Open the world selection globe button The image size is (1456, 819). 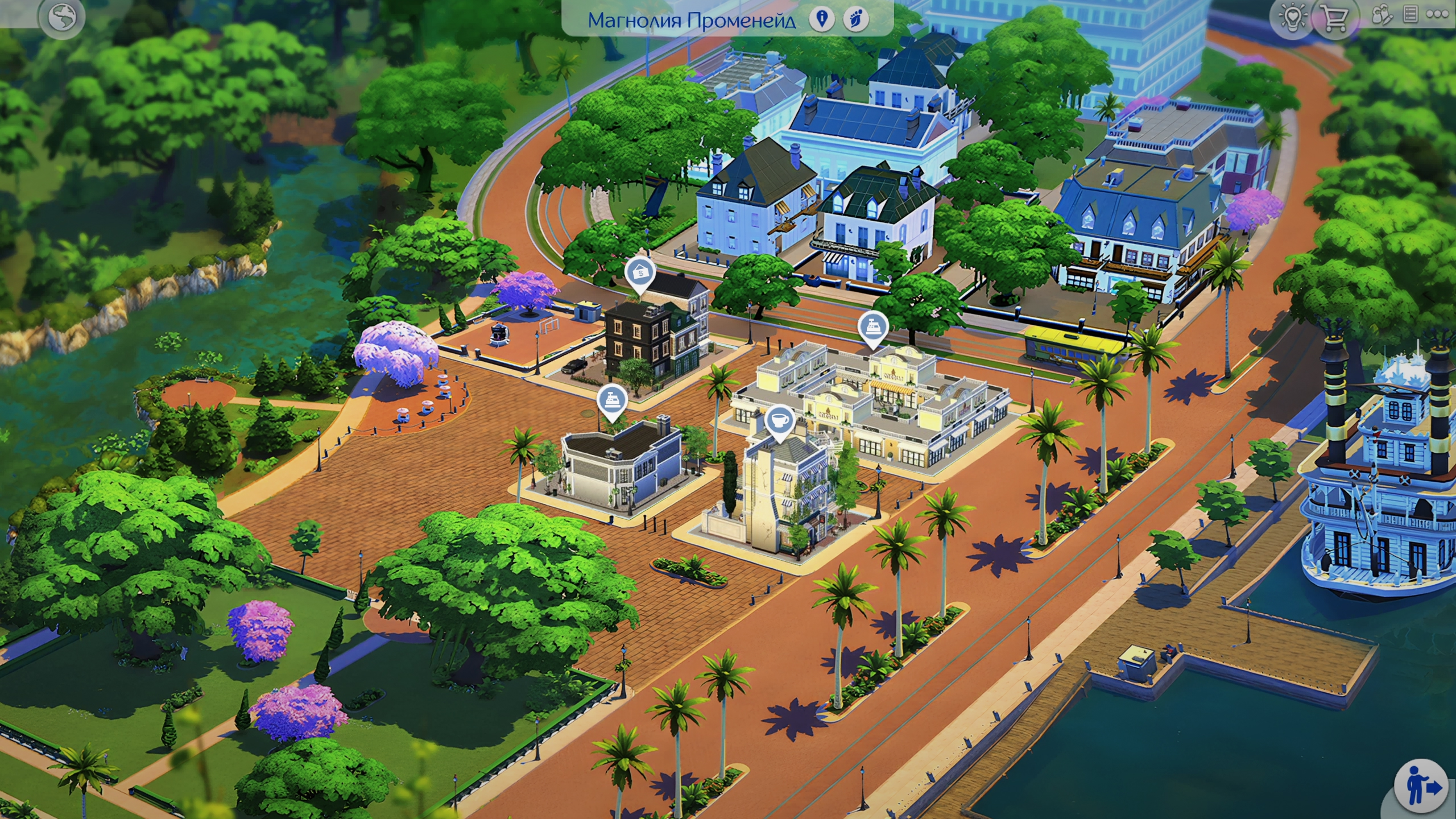click(62, 17)
